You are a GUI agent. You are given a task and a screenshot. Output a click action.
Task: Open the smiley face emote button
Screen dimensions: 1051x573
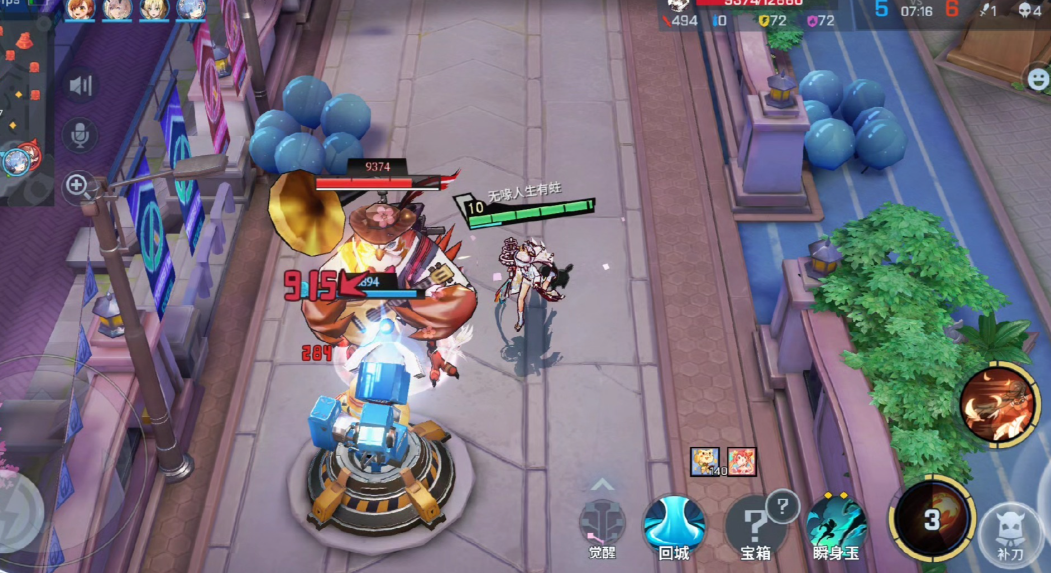coord(1038,78)
